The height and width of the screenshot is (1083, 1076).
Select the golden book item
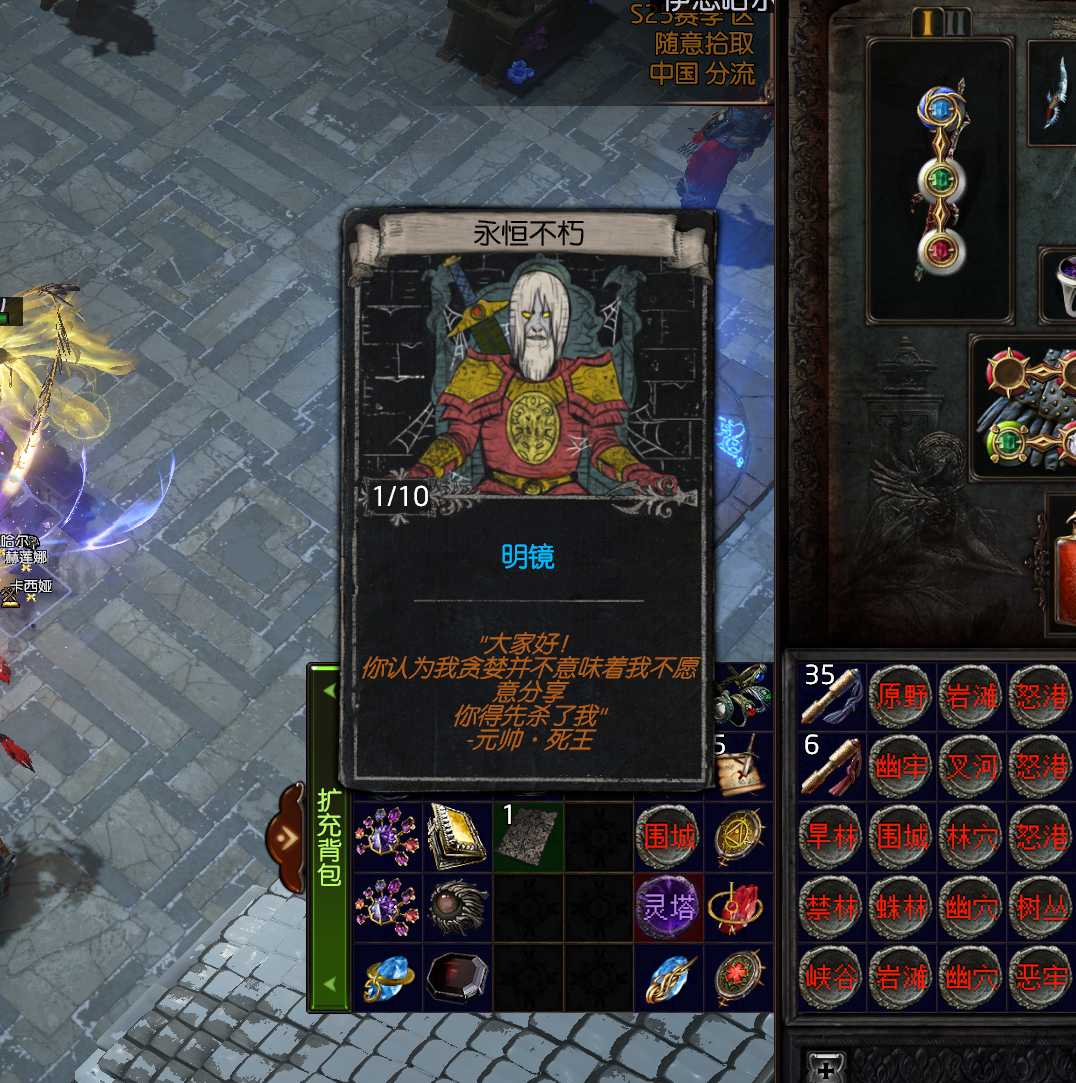pyautogui.click(x=457, y=836)
